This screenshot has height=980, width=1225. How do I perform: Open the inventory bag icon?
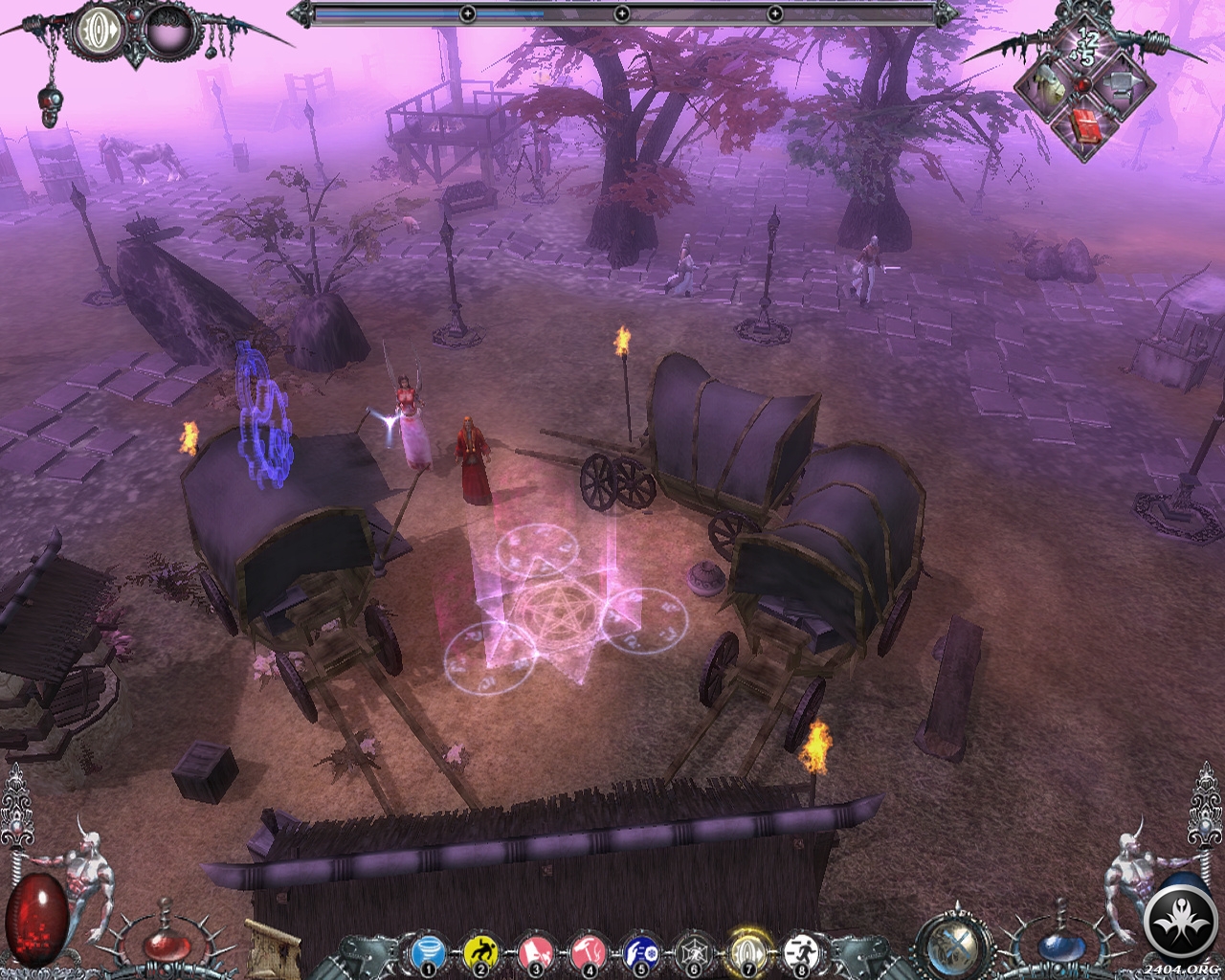coord(1046,86)
